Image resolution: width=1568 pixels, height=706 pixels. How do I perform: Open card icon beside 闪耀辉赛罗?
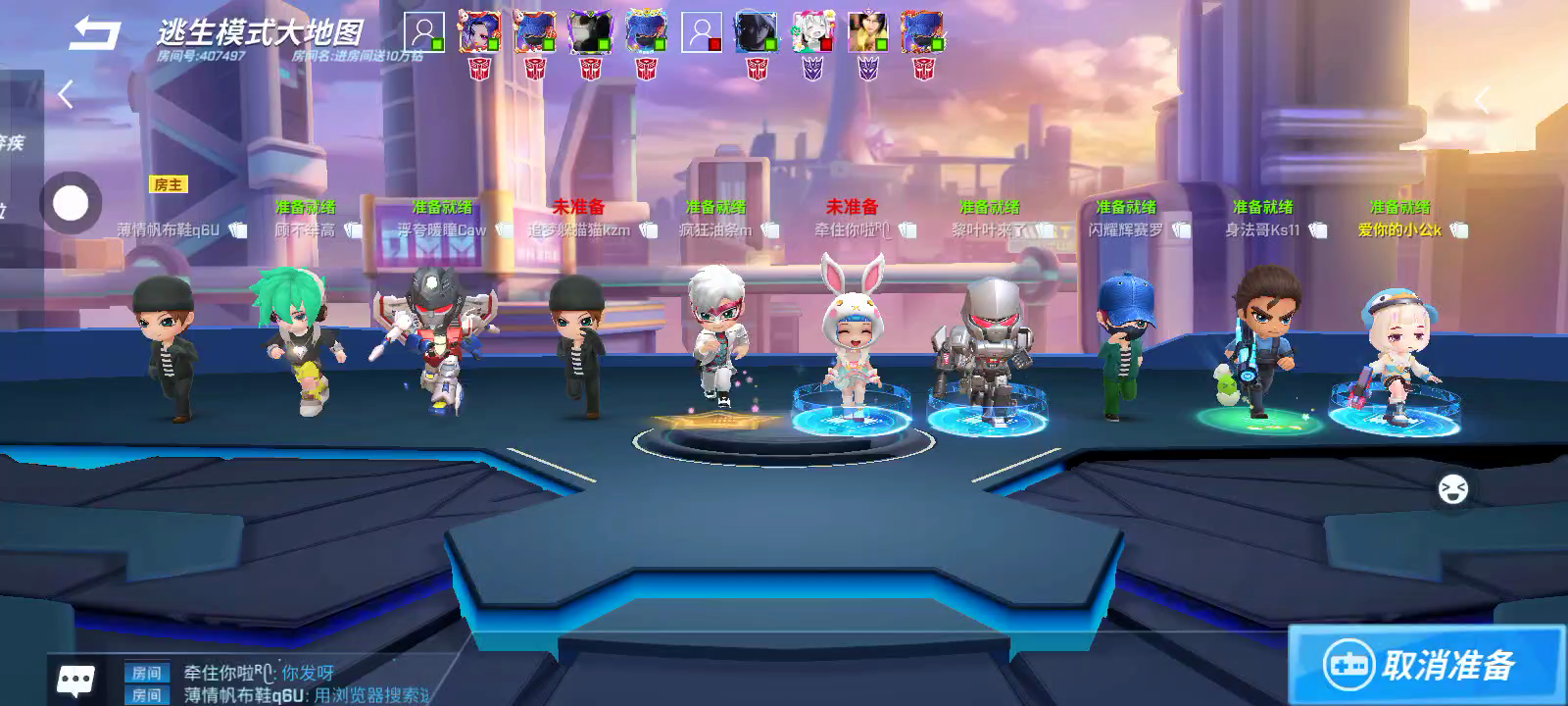point(1181,230)
